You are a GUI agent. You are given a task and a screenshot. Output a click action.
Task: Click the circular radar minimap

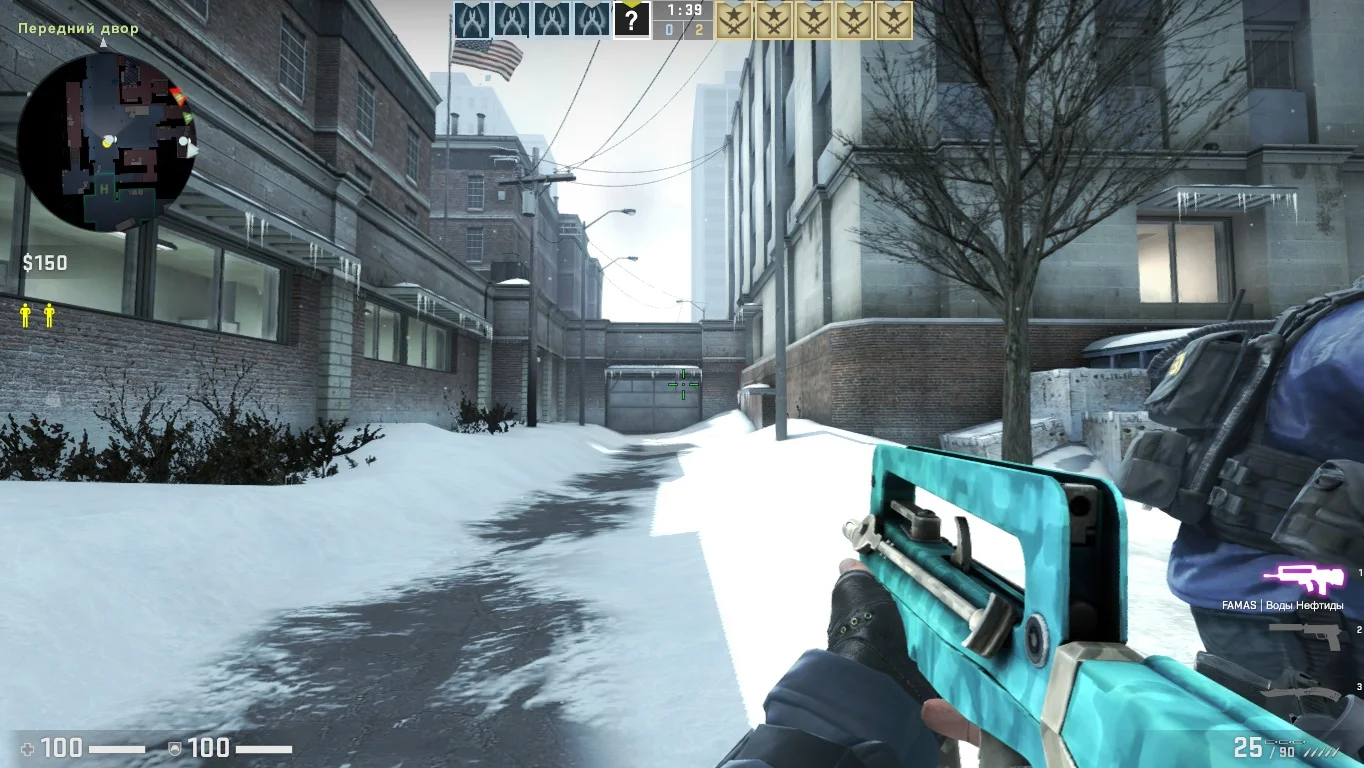pyautogui.click(x=106, y=141)
